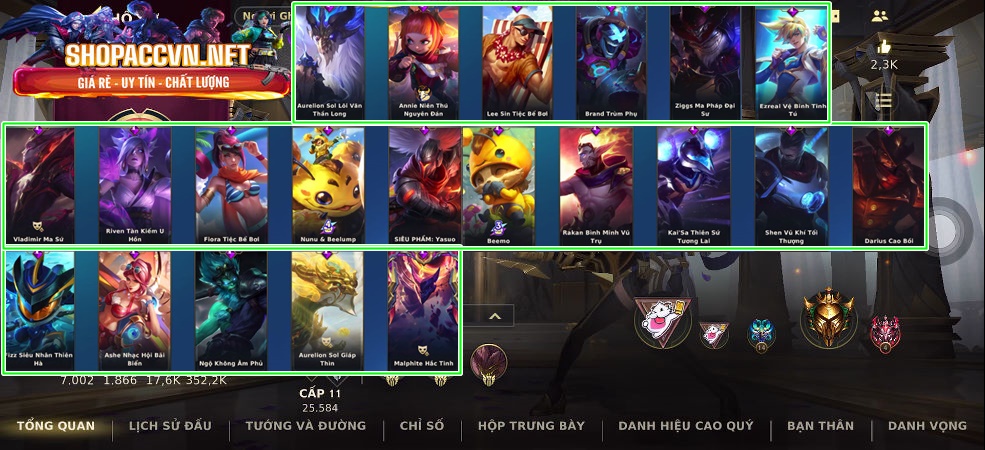985x450 pixels.
Task: Go to the Bạn Thân tab
Action: 820,426
